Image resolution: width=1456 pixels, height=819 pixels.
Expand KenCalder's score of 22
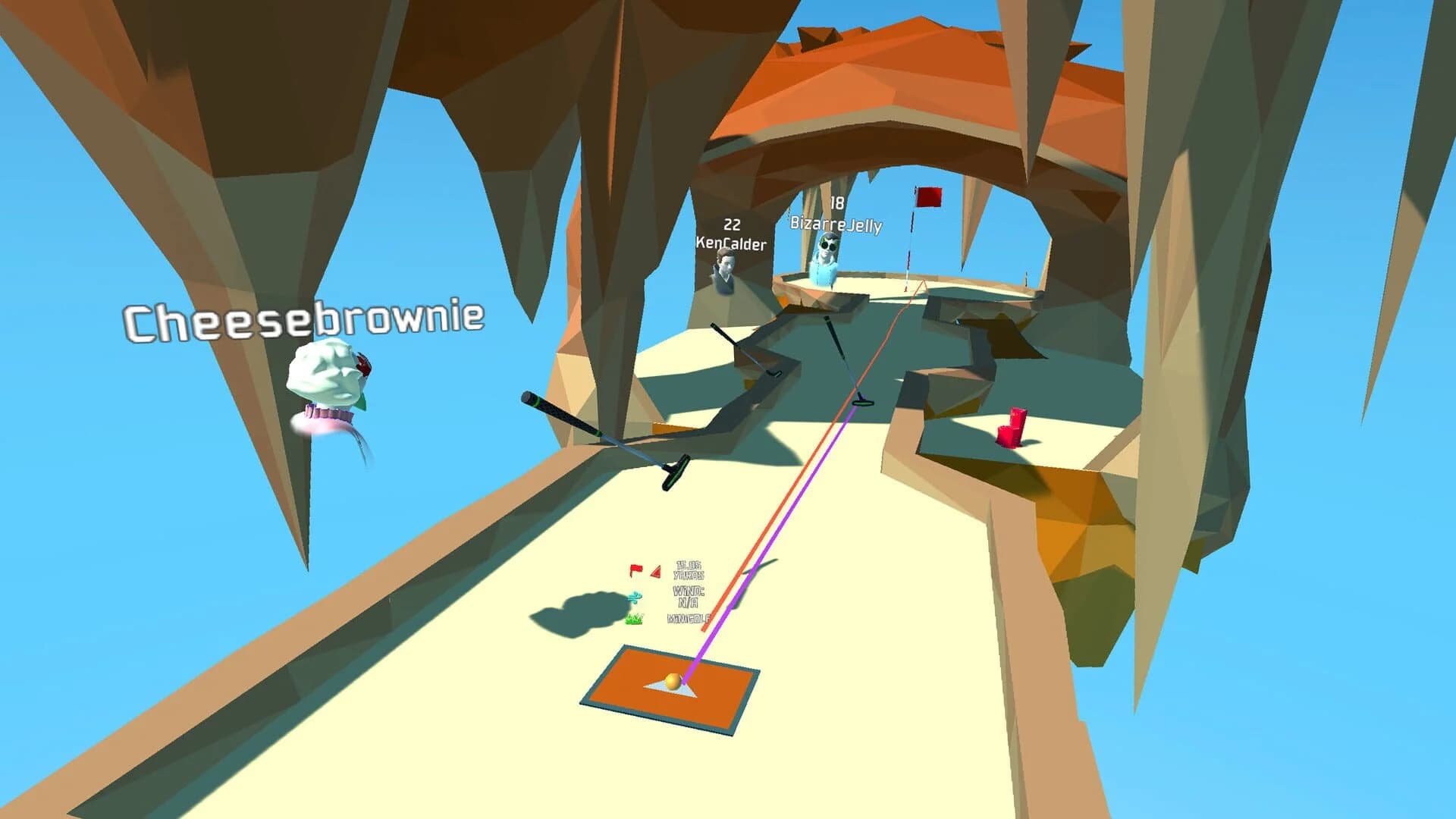(730, 224)
